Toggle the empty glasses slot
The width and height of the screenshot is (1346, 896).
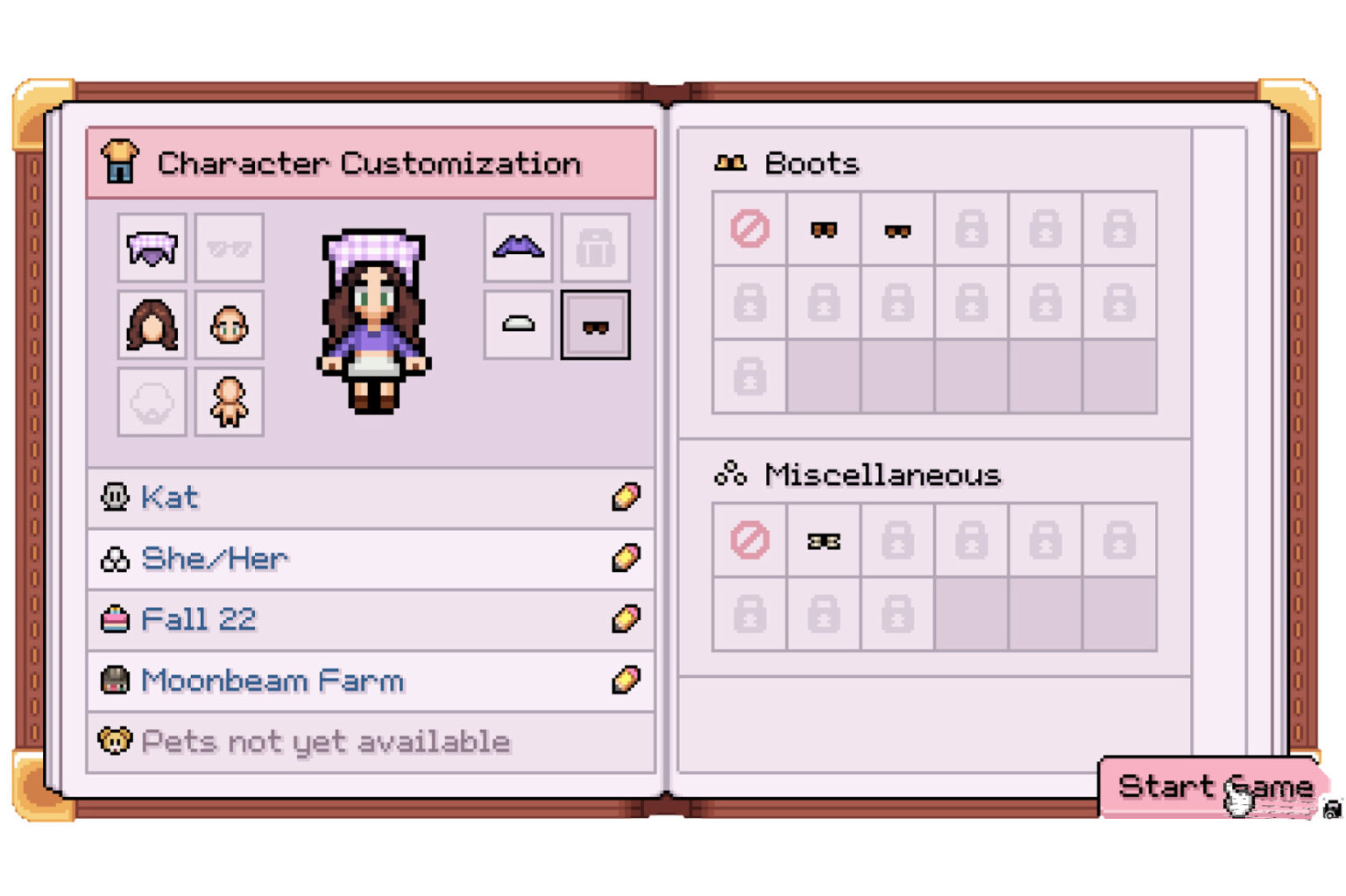coord(230,248)
